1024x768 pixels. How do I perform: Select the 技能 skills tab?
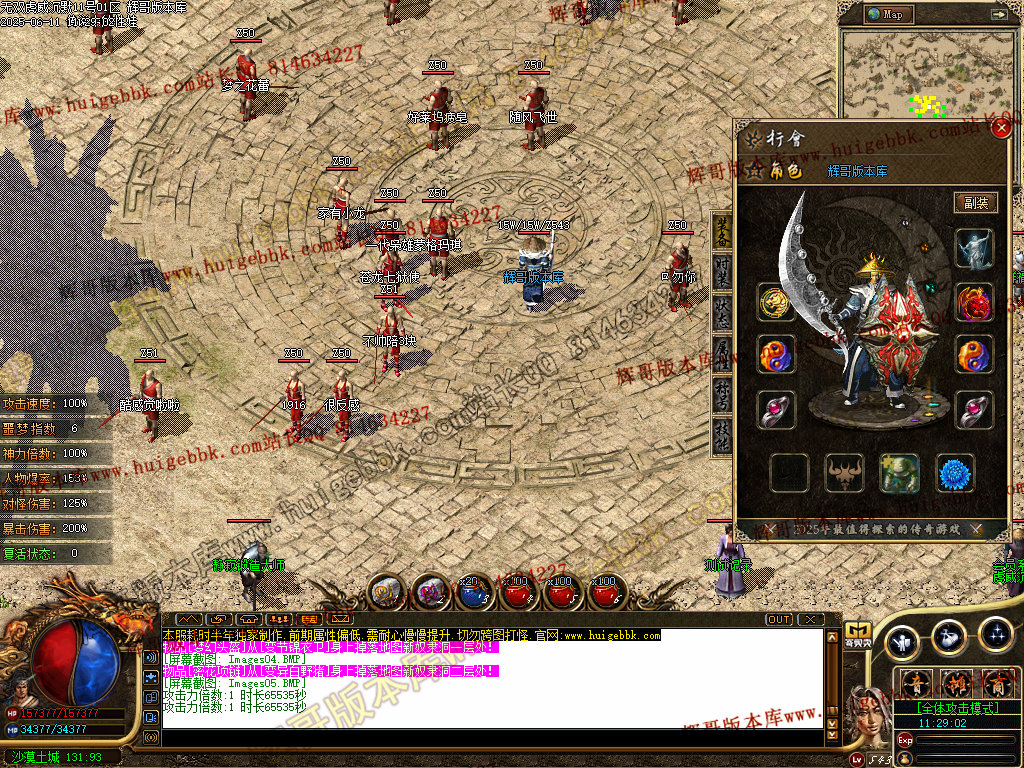(x=721, y=434)
